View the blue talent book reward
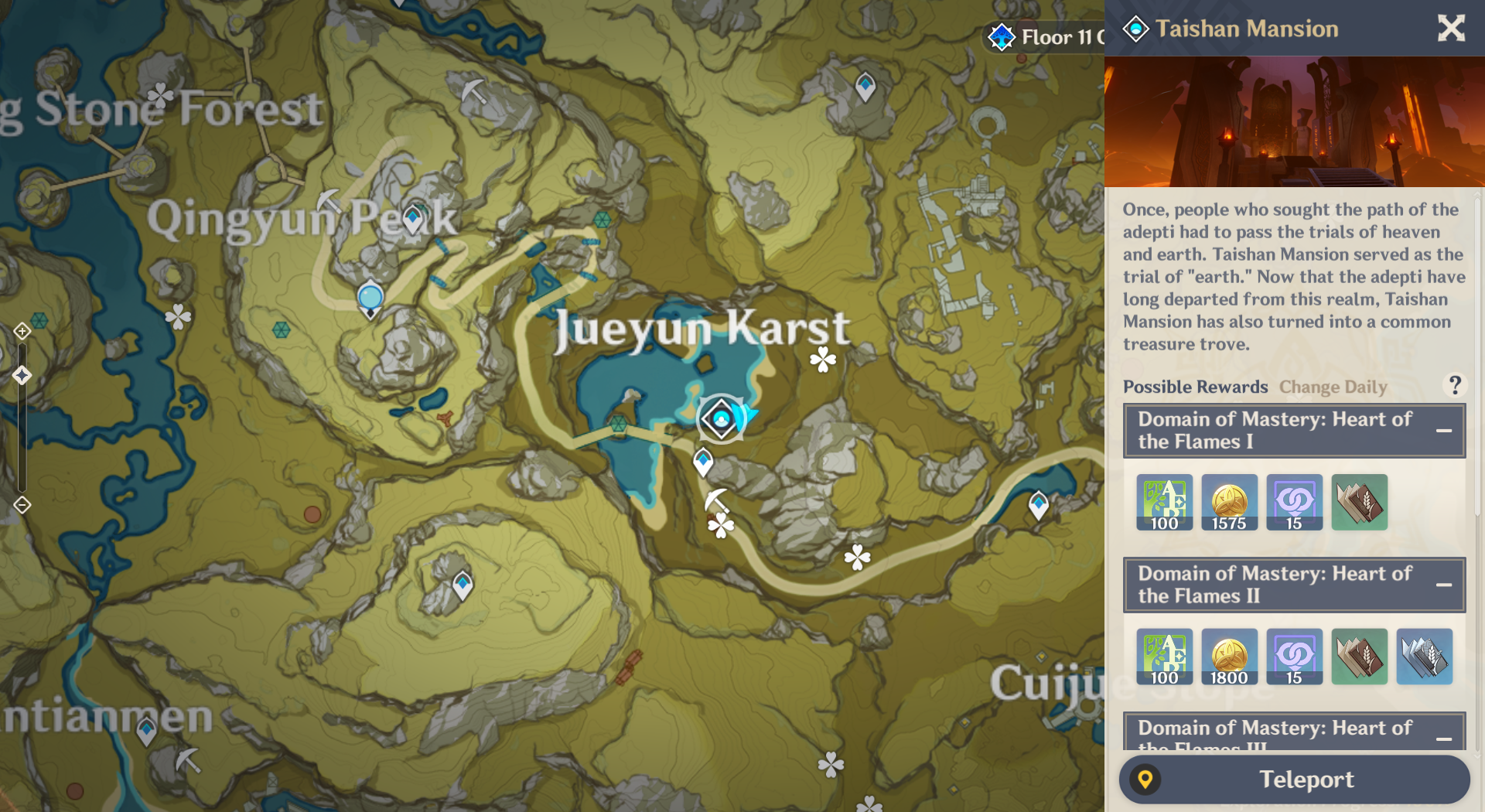The height and width of the screenshot is (812, 1485). click(x=1424, y=657)
